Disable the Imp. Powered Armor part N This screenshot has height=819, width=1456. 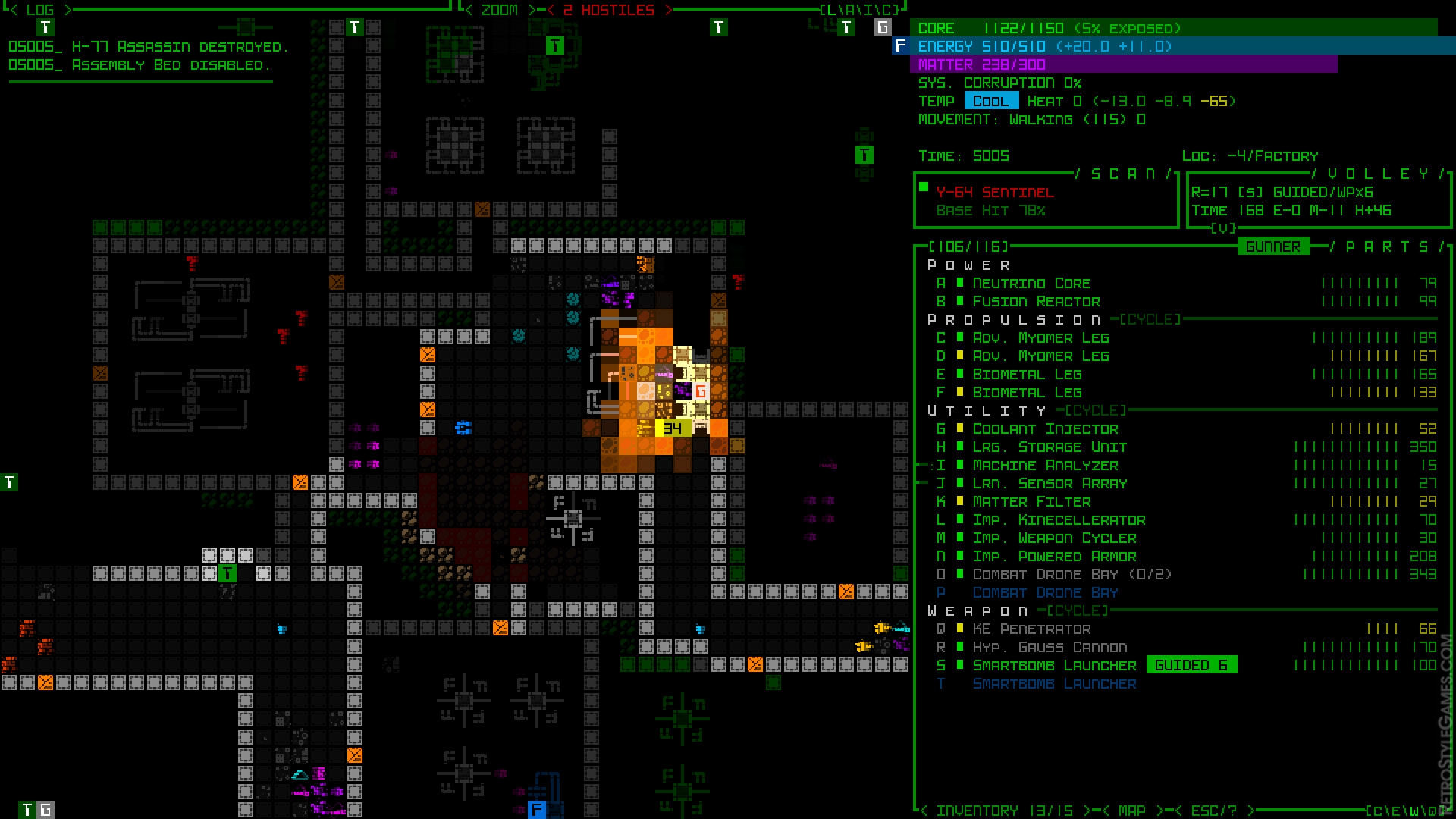tap(1055, 556)
